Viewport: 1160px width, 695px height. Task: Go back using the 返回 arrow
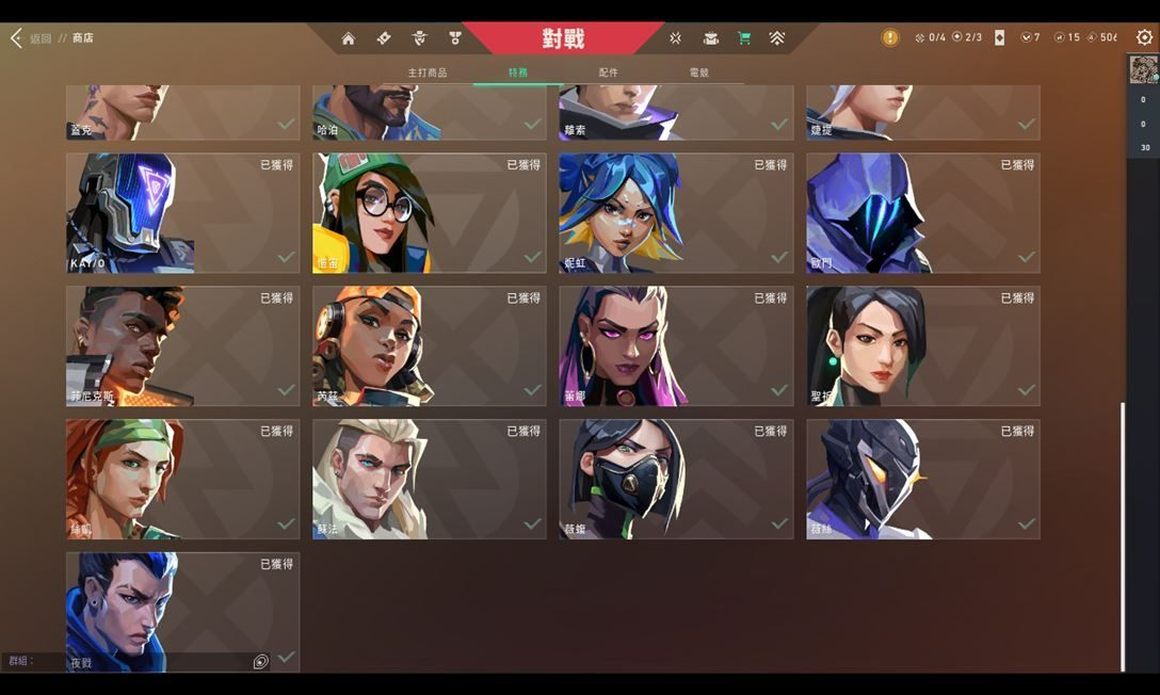click(17, 38)
